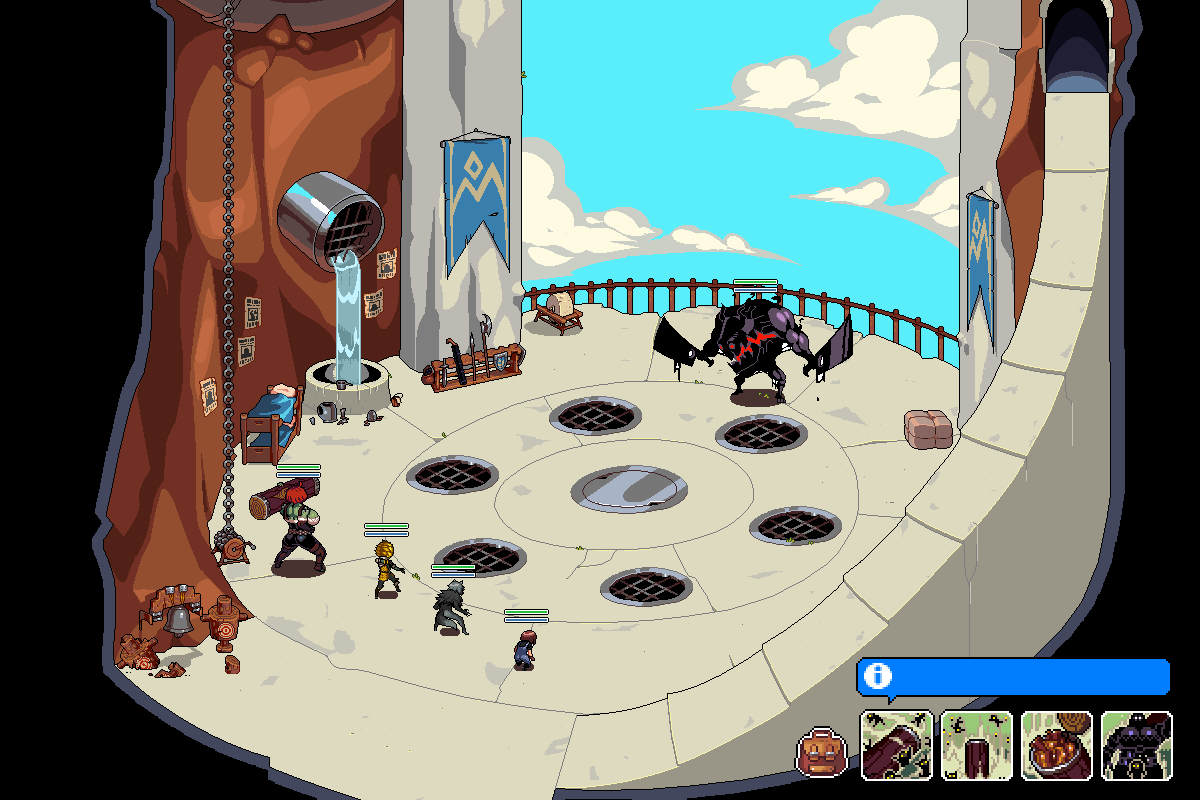
Task: Click the blue info tooltip icon
Action: (877, 676)
